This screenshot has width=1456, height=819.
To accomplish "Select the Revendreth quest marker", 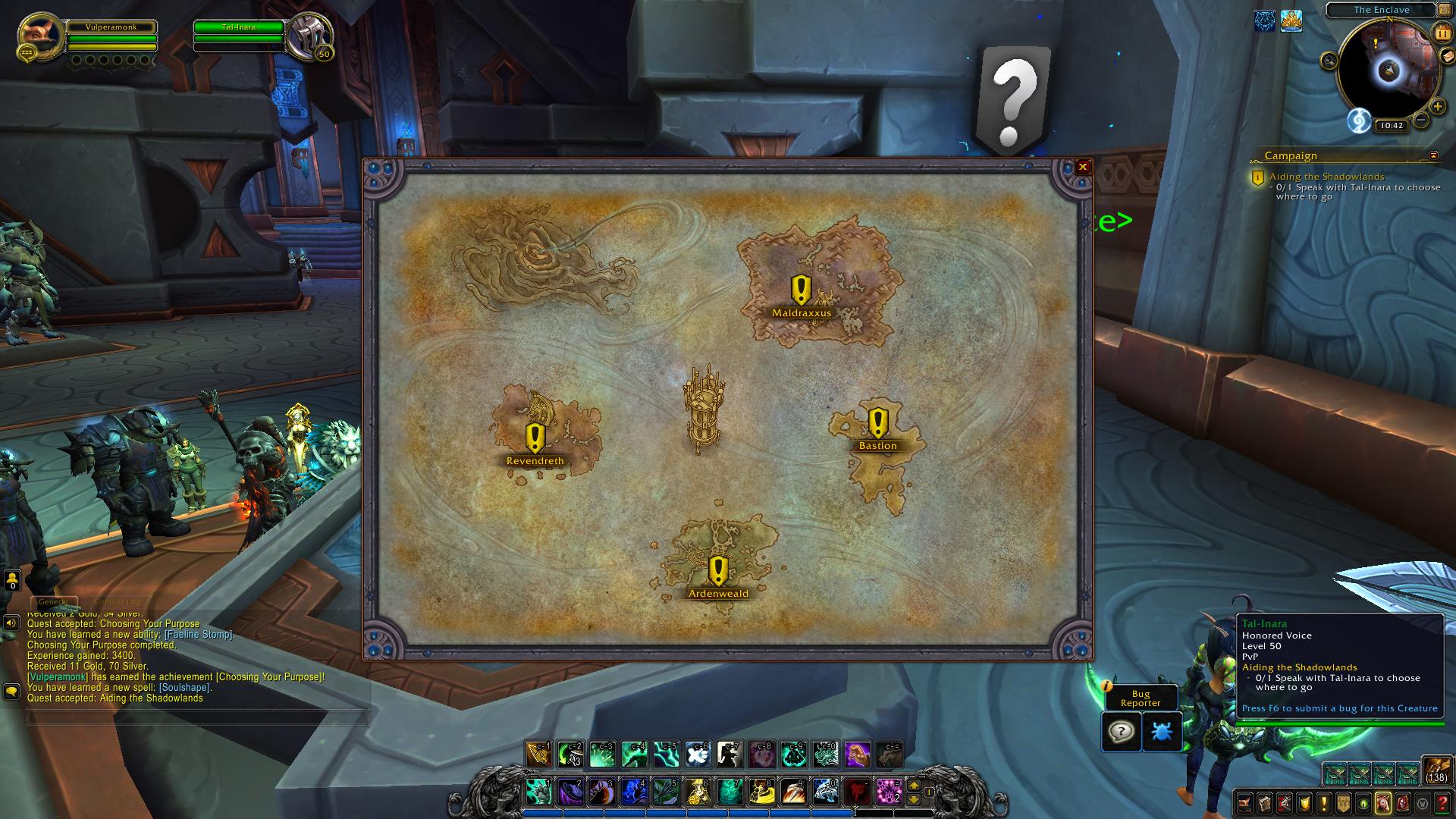I will (535, 440).
